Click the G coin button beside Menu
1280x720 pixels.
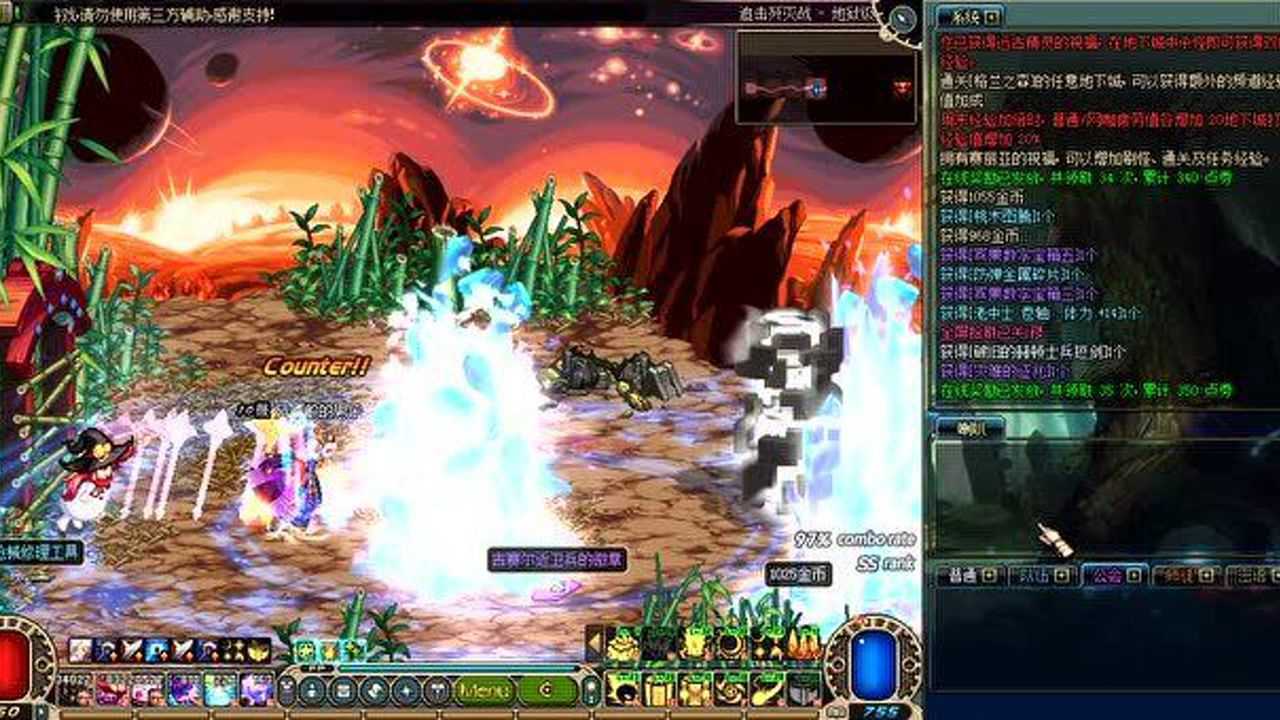pyautogui.click(x=548, y=690)
